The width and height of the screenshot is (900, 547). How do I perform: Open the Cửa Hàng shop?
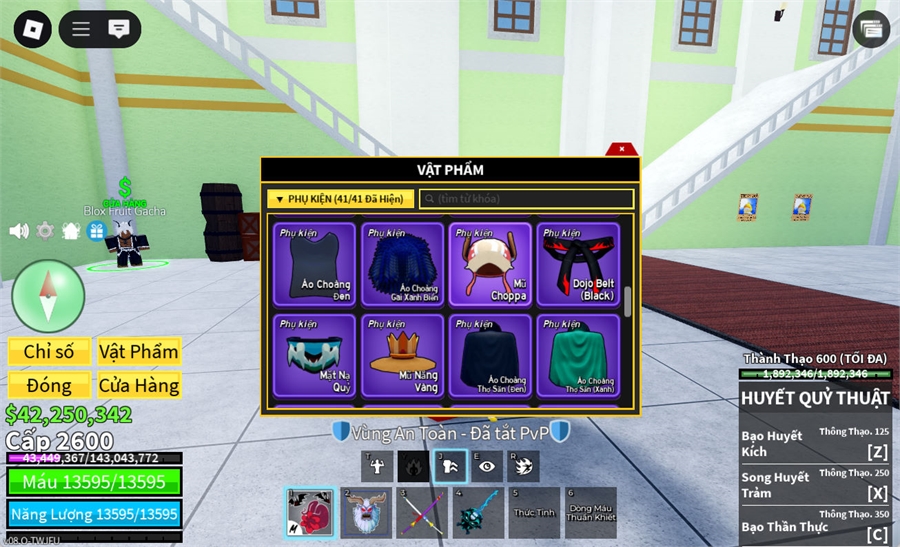[139, 385]
